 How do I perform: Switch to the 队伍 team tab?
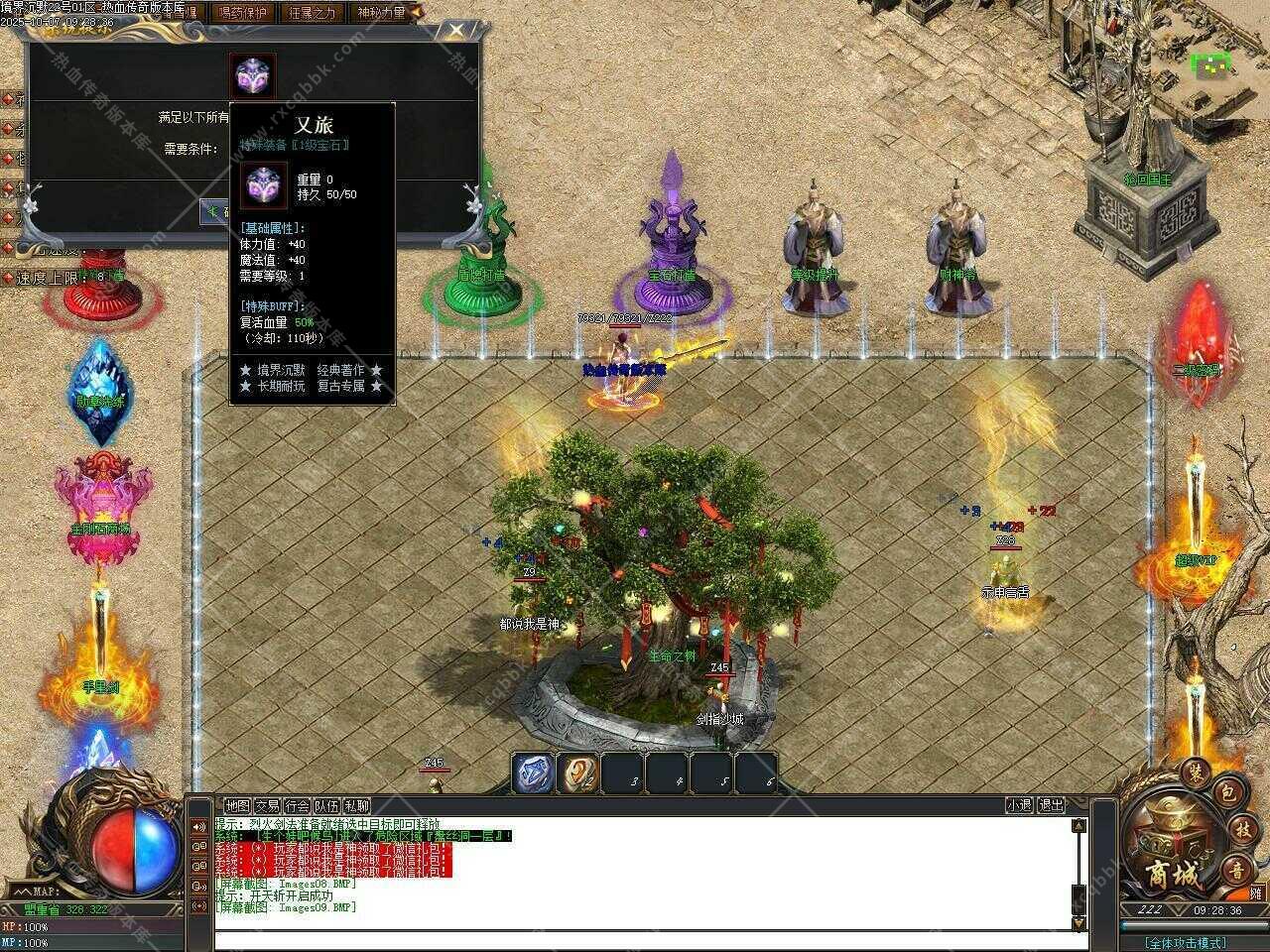click(x=326, y=806)
